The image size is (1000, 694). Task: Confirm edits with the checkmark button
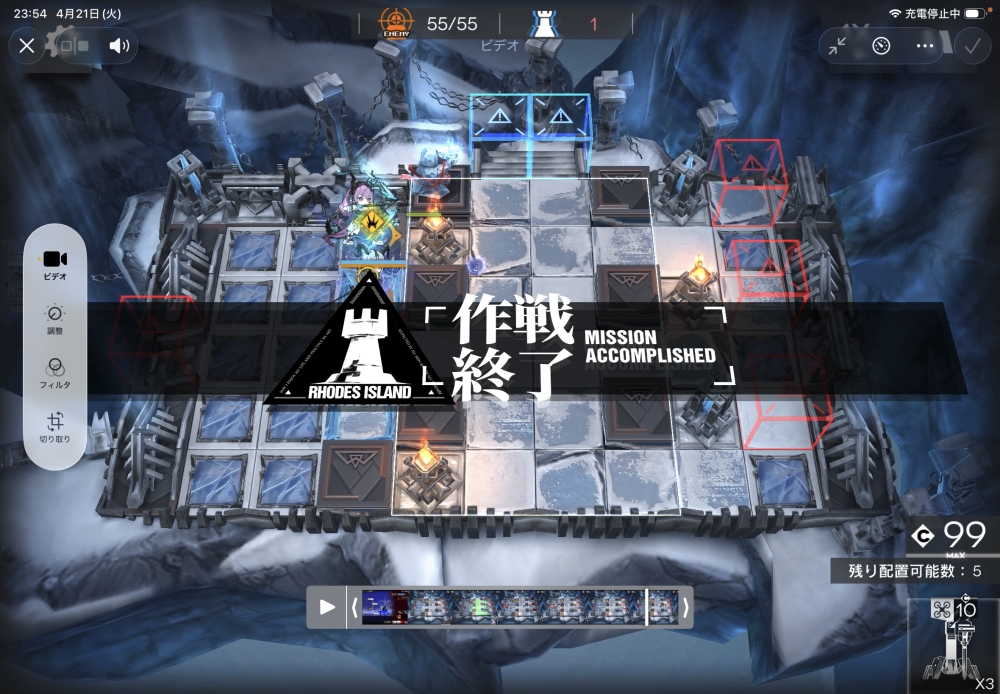(x=971, y=45)
